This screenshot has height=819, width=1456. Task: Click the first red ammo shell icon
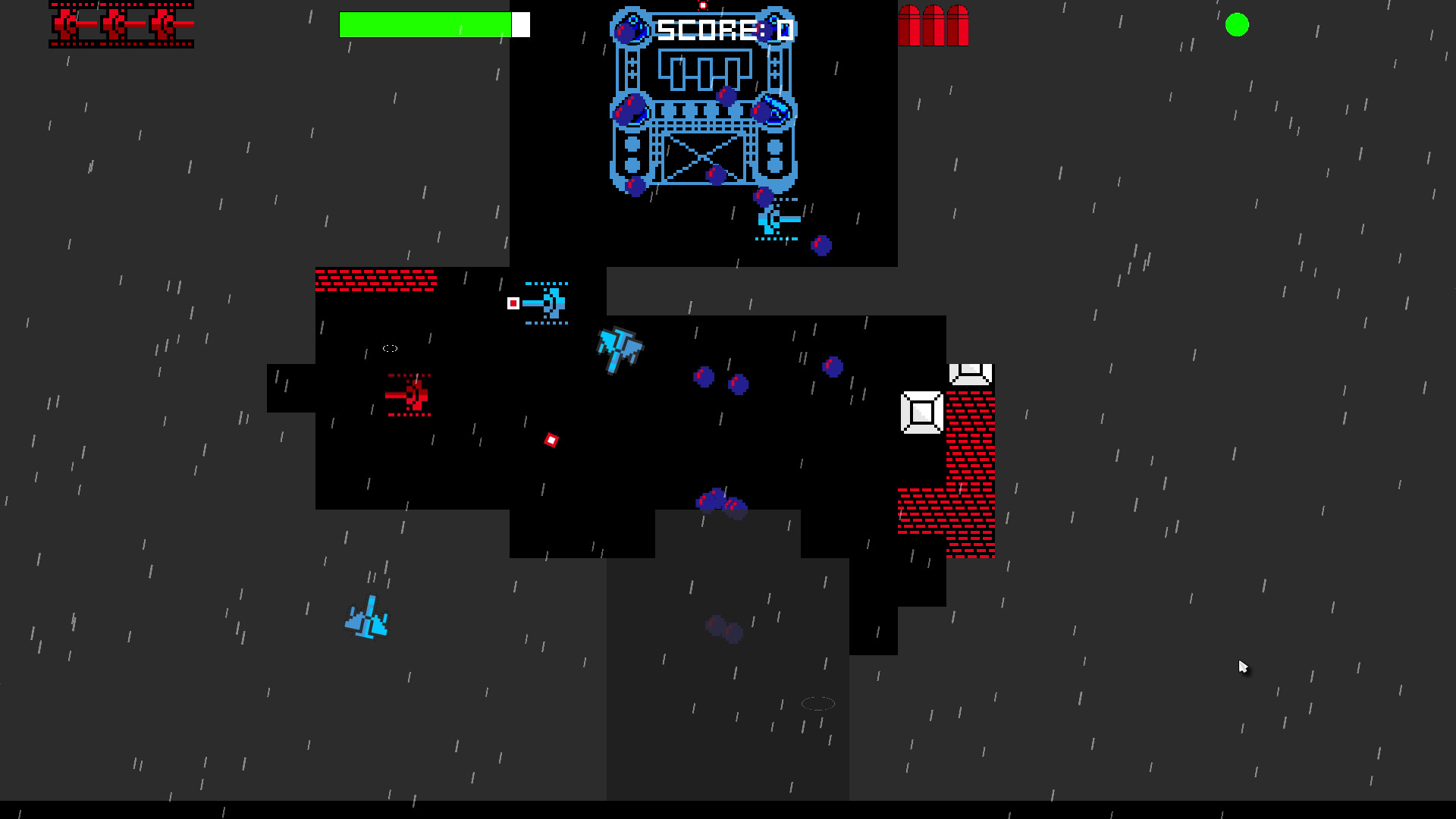click(x=910, y=25)
